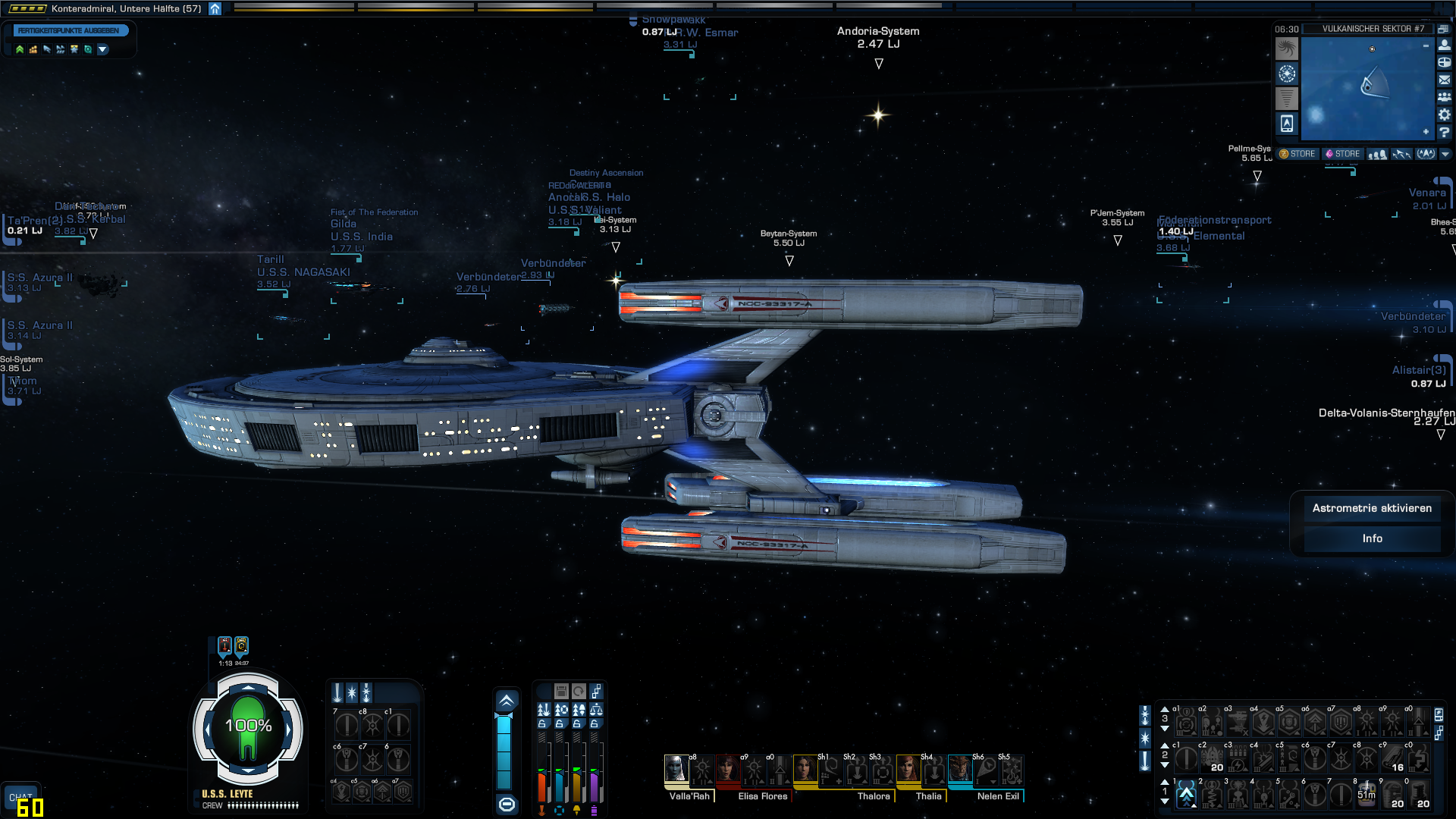Image resolution: width=1456 pixels, height=819 pixels.
Task: Zoom out the minimap with minus
Action: coord(1426,46)
